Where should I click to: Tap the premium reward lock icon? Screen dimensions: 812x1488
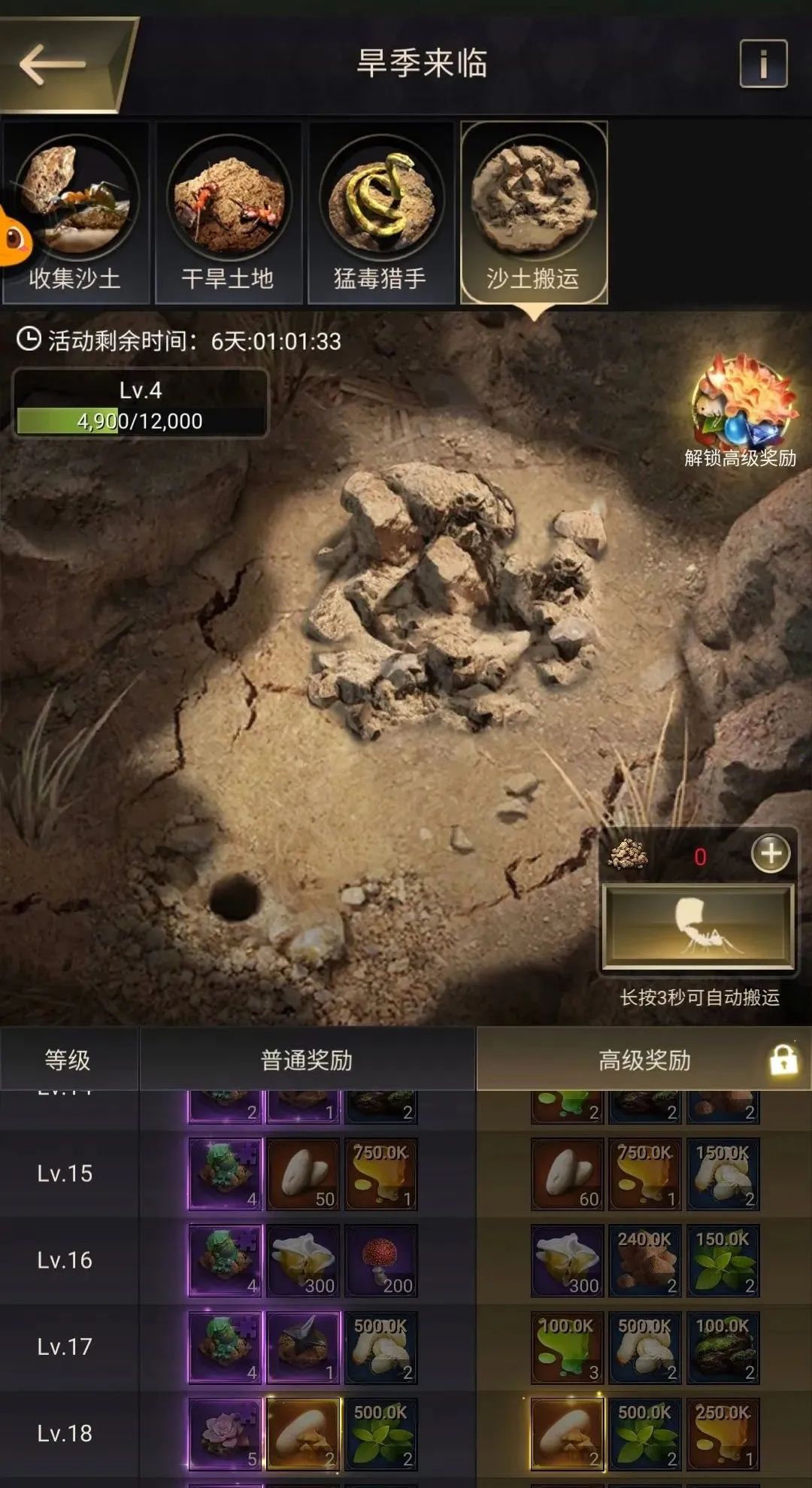coord(783,1060)
